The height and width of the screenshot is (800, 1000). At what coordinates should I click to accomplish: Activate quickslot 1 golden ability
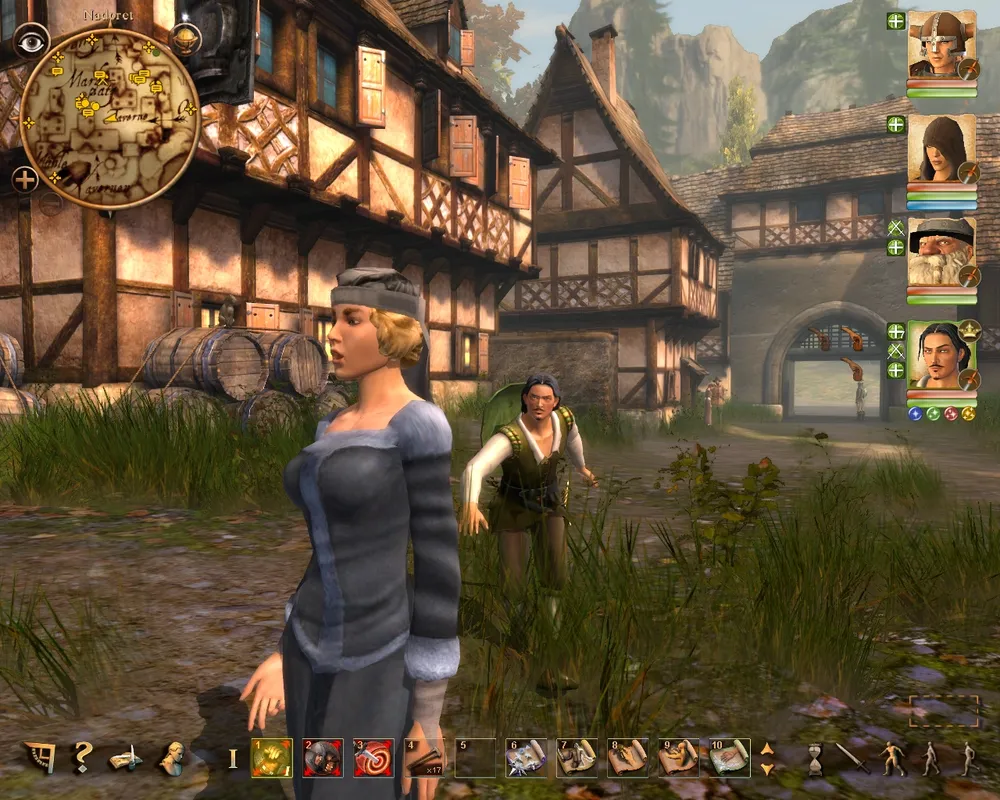click(271, 758)
